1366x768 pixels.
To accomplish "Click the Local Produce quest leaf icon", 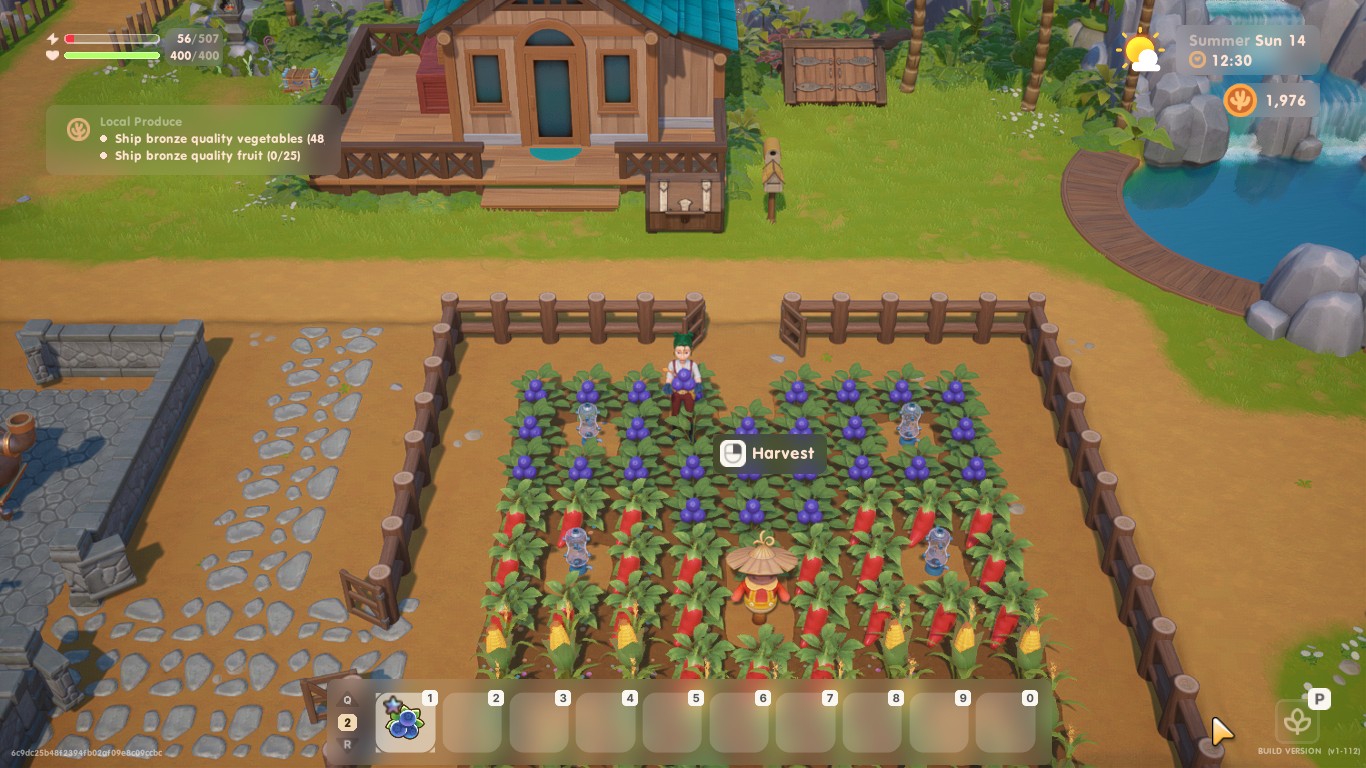I will pyautogui.click(x=79, y=129).
